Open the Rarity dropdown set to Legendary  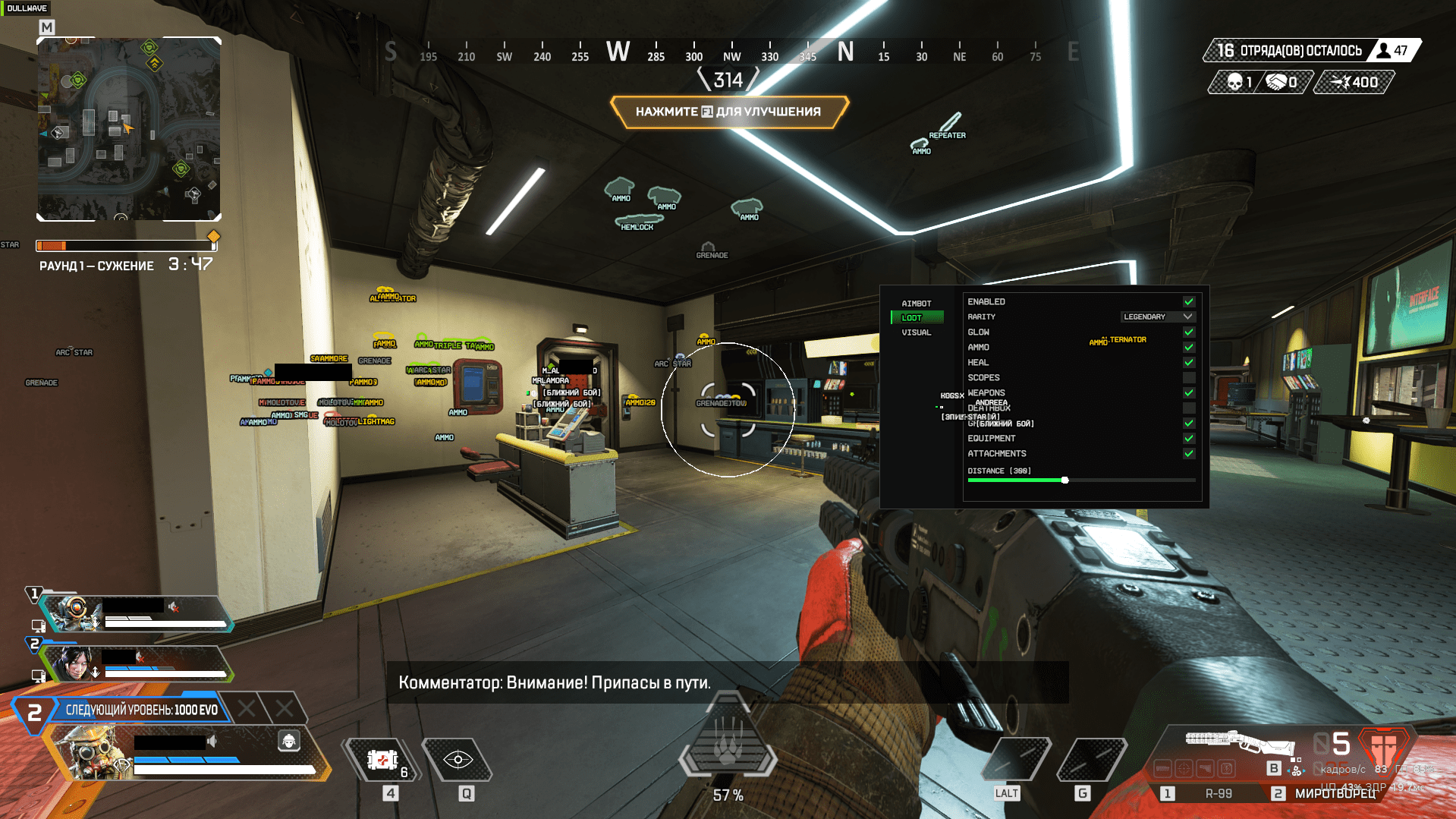tap(1157, 317)
